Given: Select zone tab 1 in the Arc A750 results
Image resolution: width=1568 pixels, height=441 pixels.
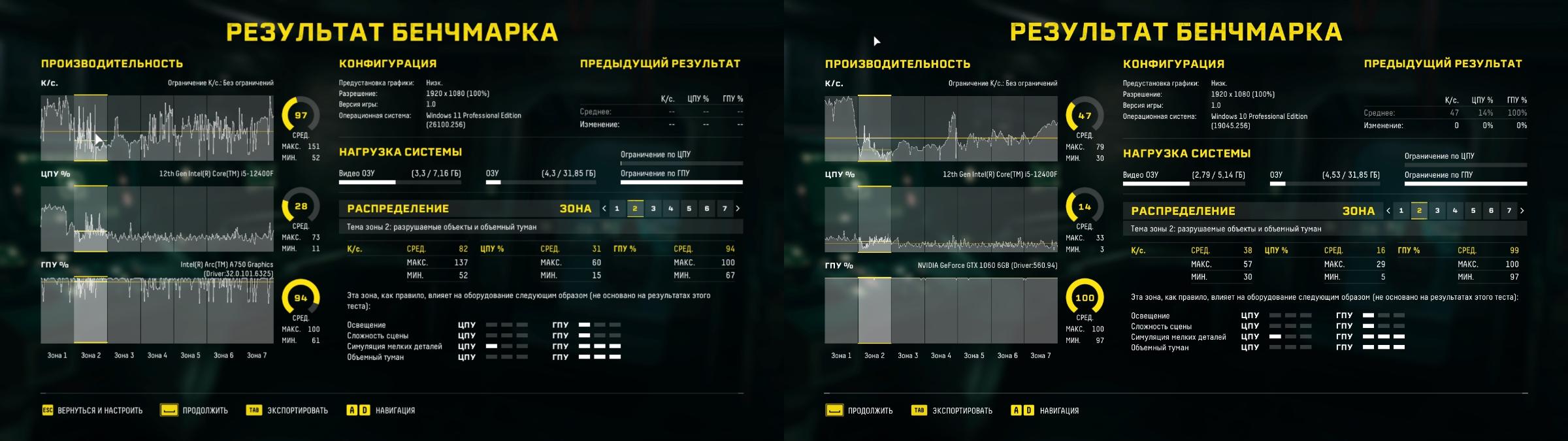Looking at the screenshot, I should 617,208.
